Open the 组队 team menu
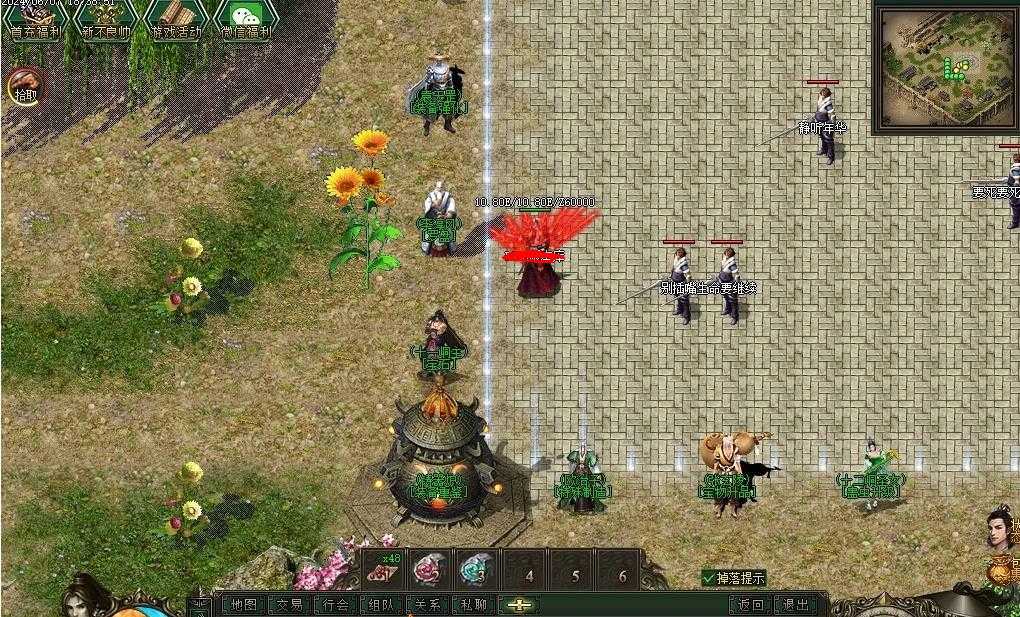The width and height of the screenshot is (1020, 617). point(381,605)
